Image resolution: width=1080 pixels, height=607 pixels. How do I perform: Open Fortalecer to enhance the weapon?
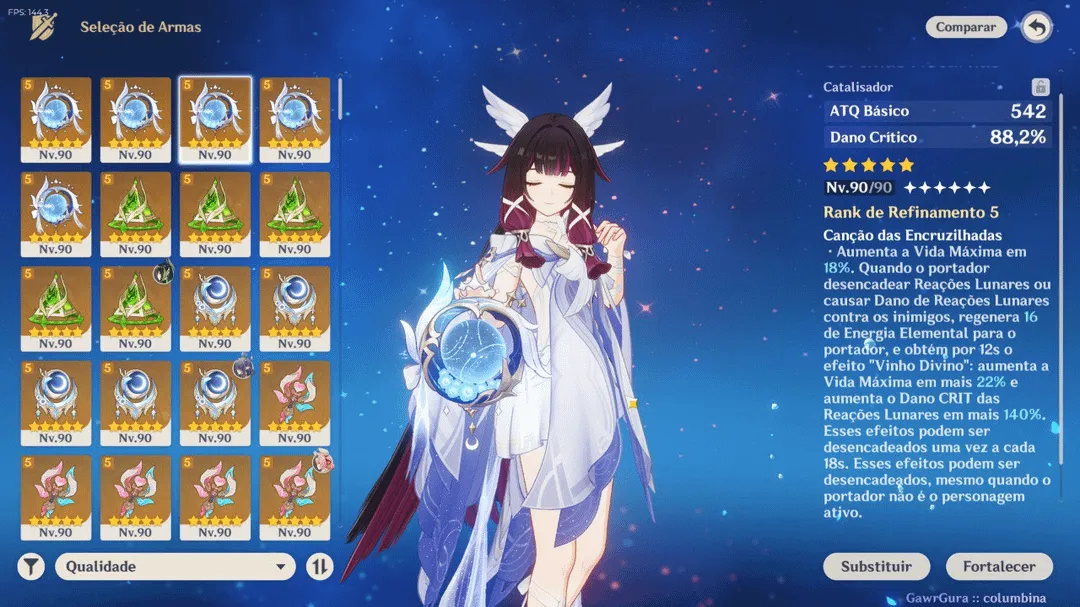tap(999, 566)
